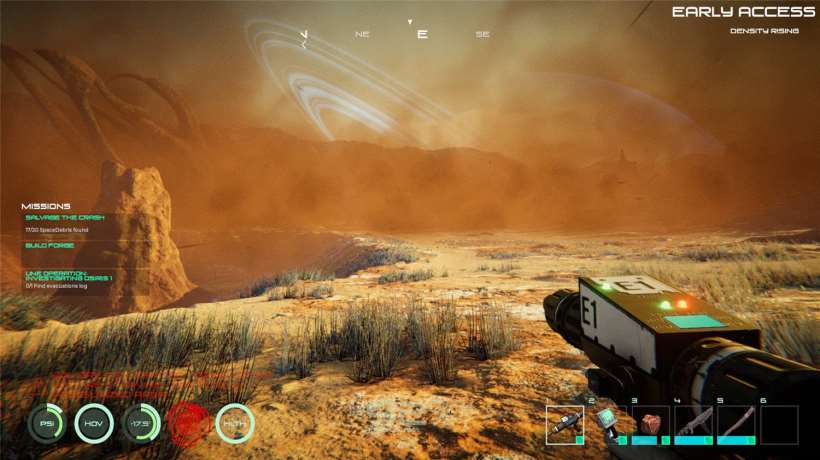Select the handheld tool in hotbar slot 1

565,424
